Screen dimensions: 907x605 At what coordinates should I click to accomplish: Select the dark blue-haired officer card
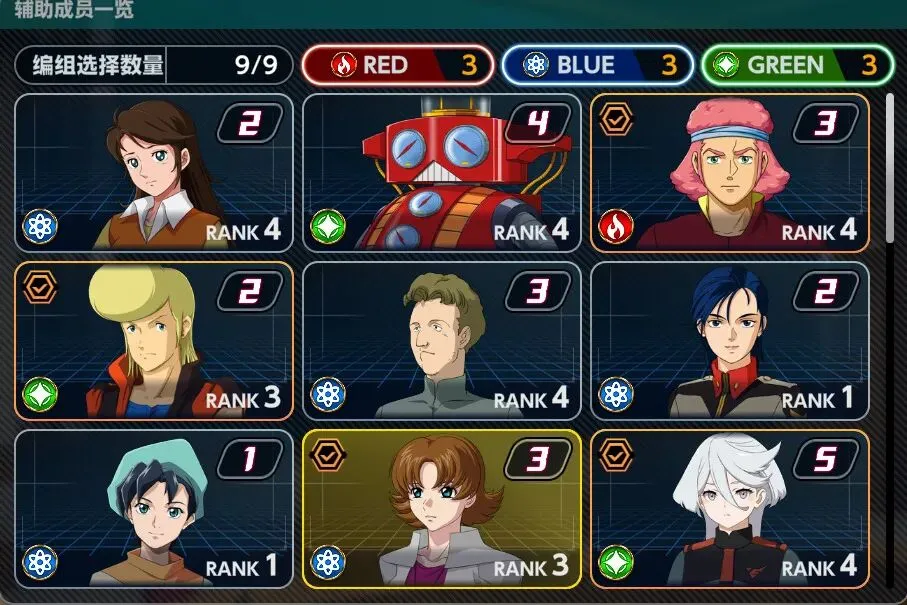click(729, 340)
